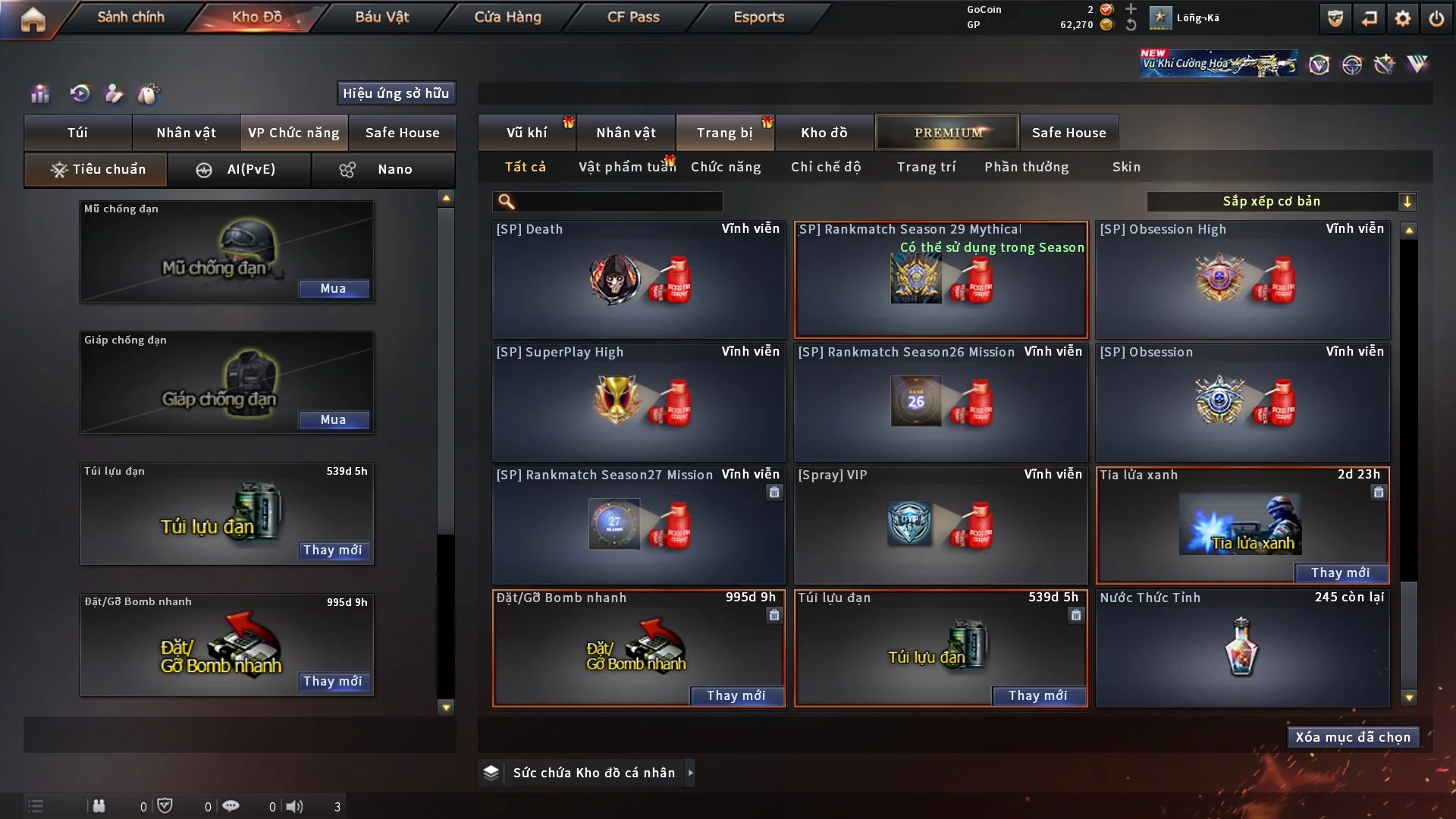The width and height of the screenshot is (1456, 819).
Task: Choose the Chức năng filter
Action: point(726,167)
